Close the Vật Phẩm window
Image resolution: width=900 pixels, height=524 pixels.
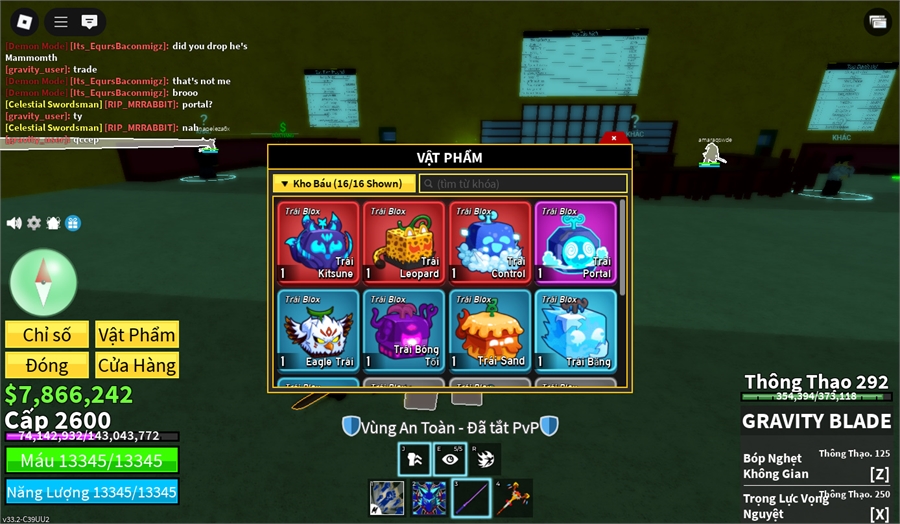click(x=614, y=138)
